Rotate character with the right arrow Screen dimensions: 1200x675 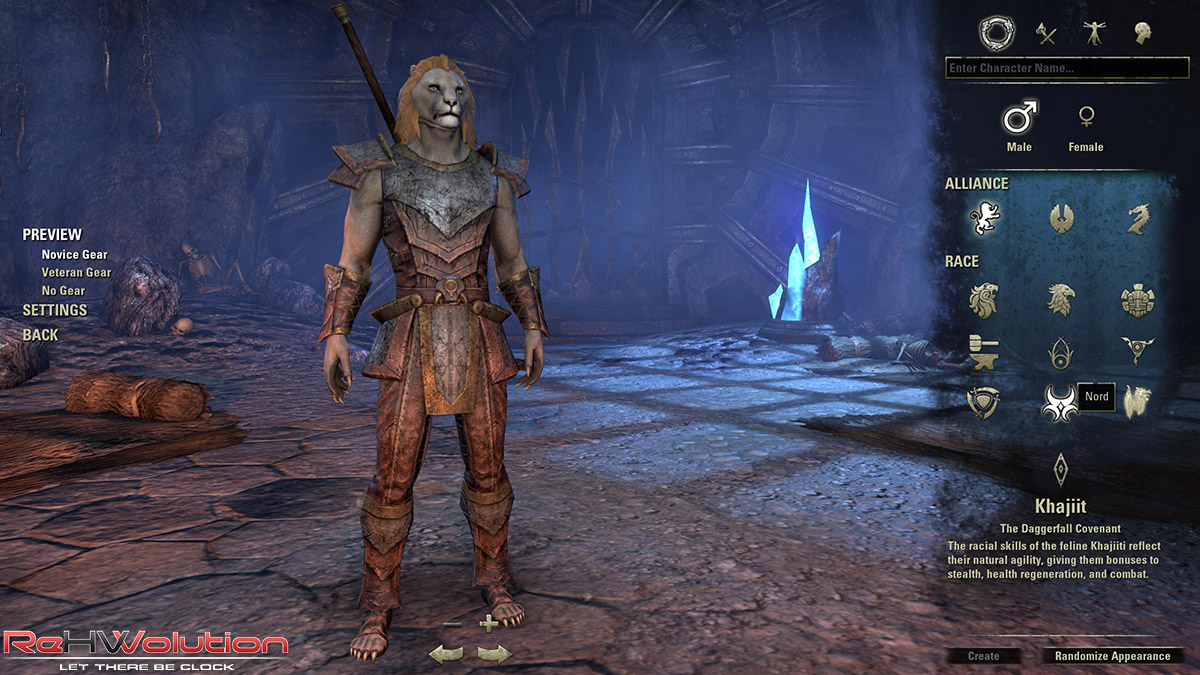(x=494, y=655)
